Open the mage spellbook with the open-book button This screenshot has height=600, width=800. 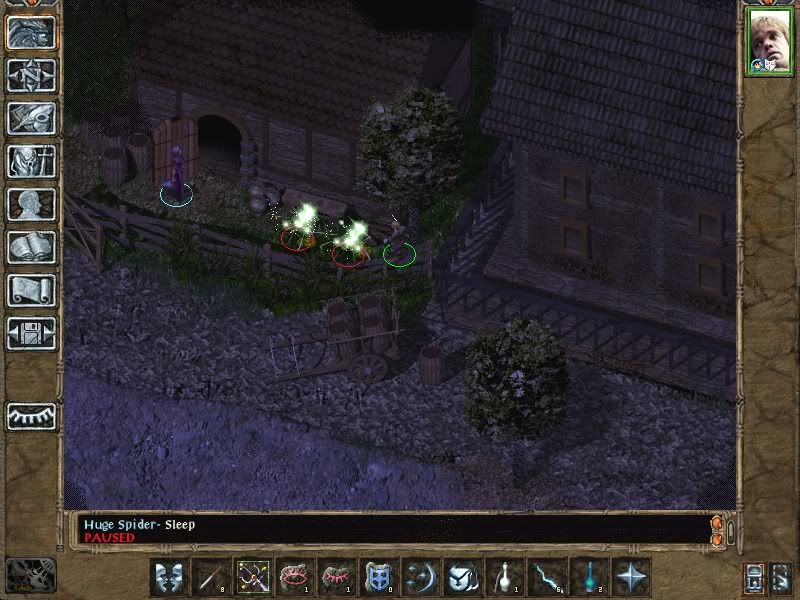click(x=31, y=247)
